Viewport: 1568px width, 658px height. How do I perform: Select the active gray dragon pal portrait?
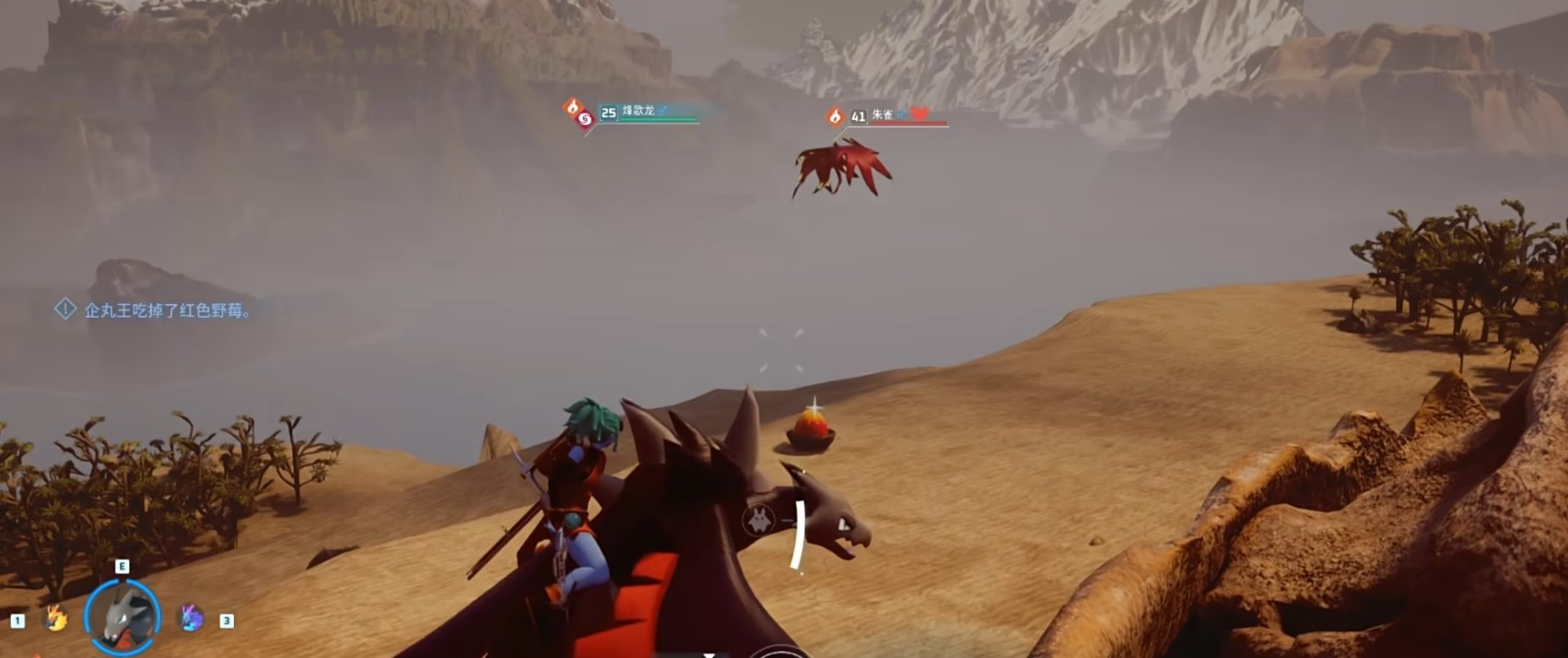pyautogui.click(x=123, y=617)
